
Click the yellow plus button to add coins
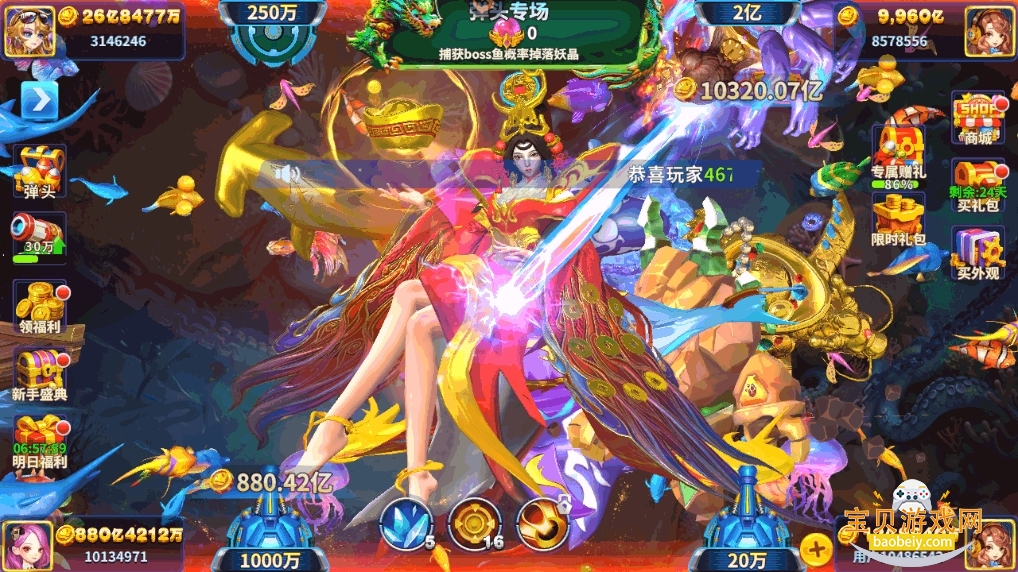click(x=816, y=548)
